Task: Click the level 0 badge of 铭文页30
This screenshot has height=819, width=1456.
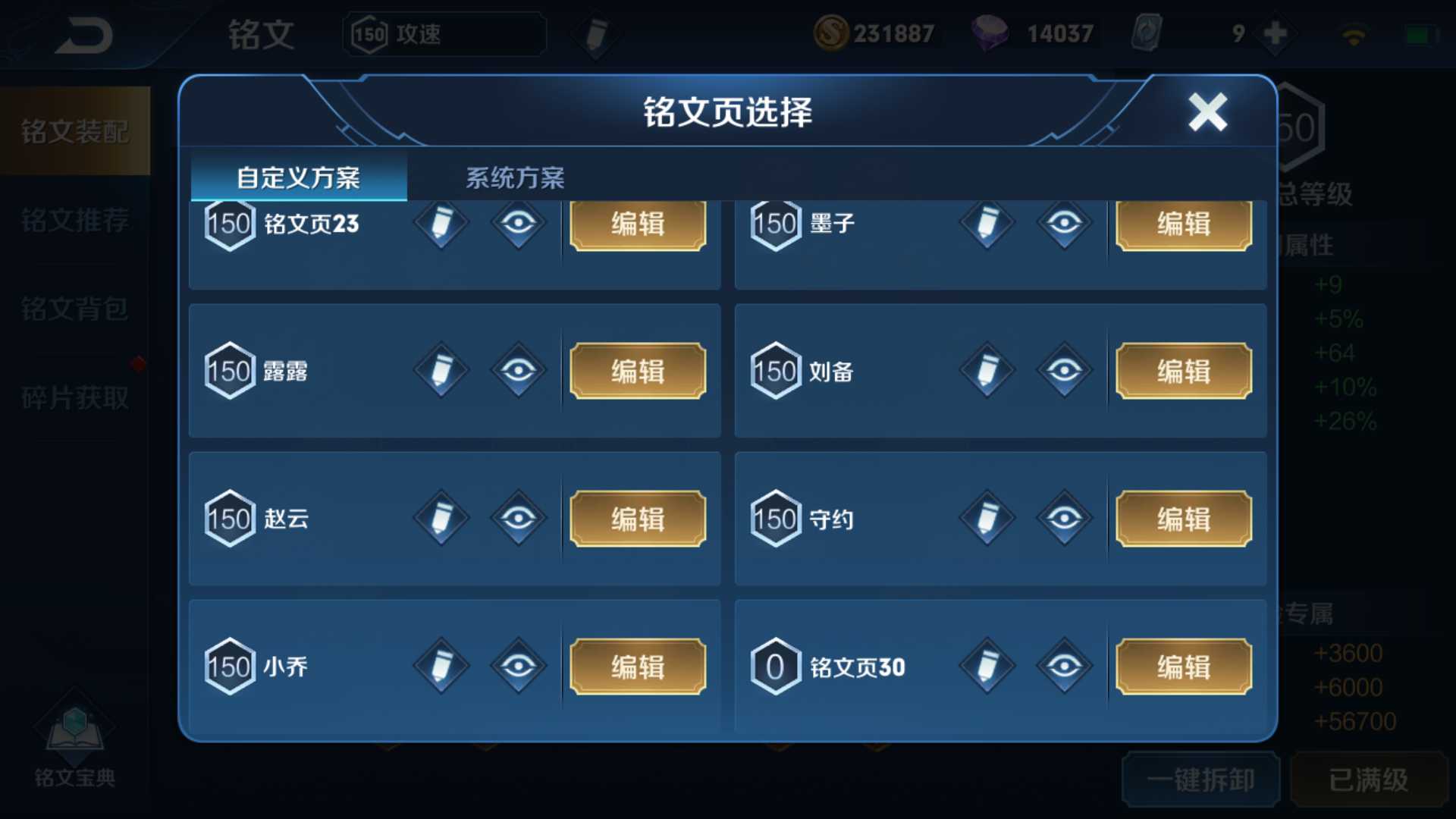Action: [x=773, y=665]
